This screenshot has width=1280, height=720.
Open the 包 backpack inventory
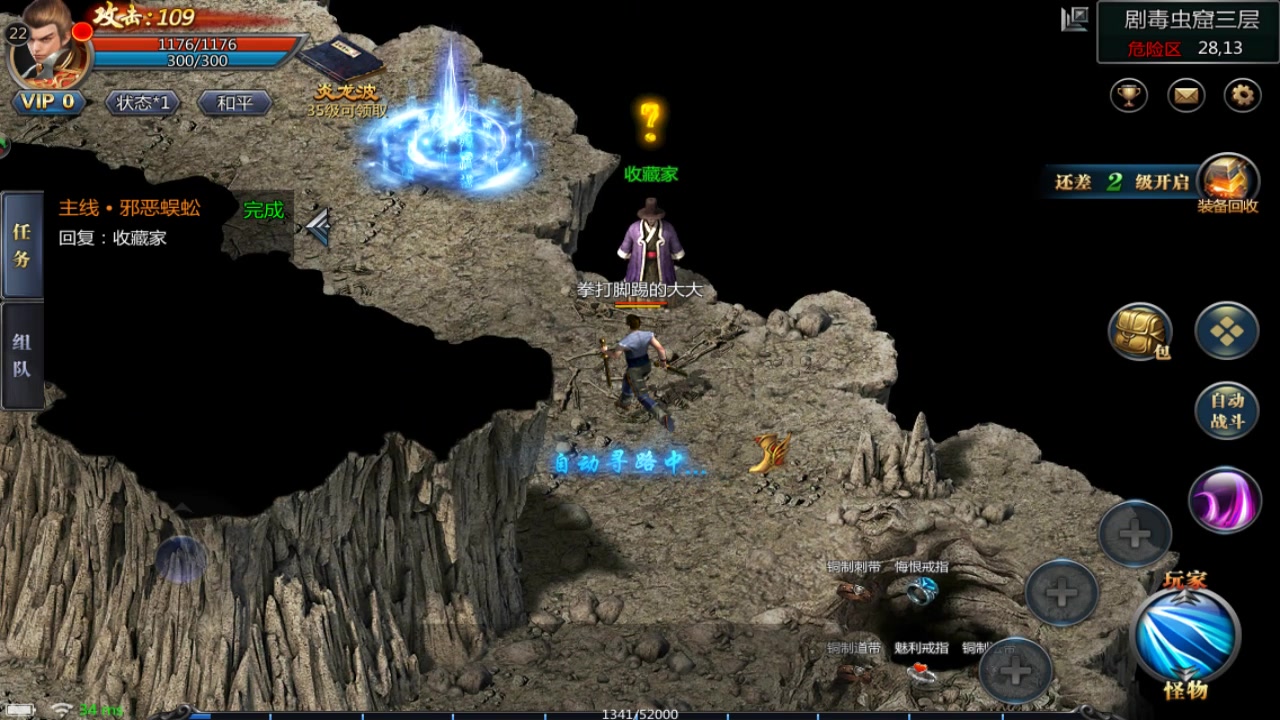(x=1140, y=331)
